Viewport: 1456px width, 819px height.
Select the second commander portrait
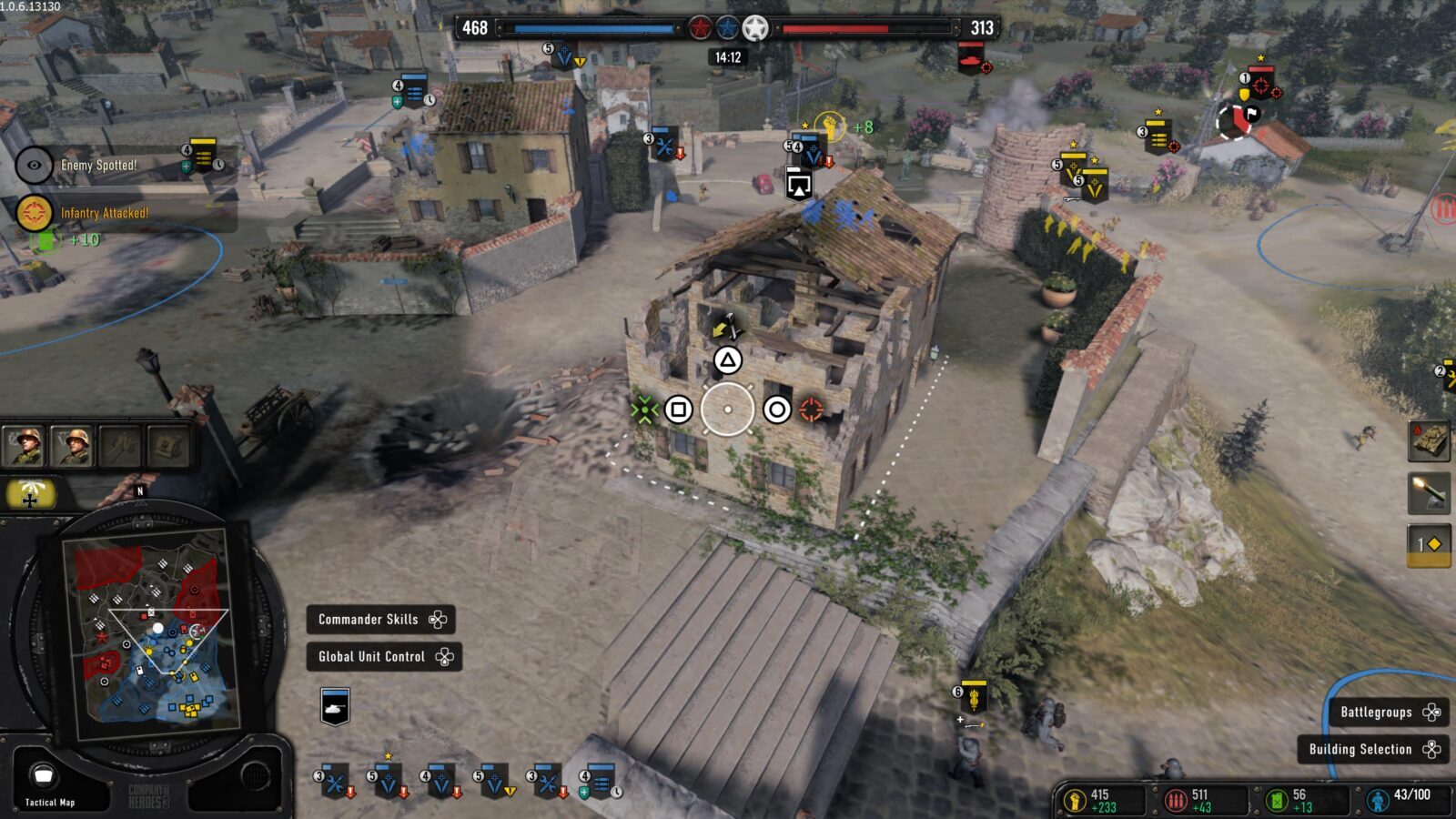pos(73,446)
